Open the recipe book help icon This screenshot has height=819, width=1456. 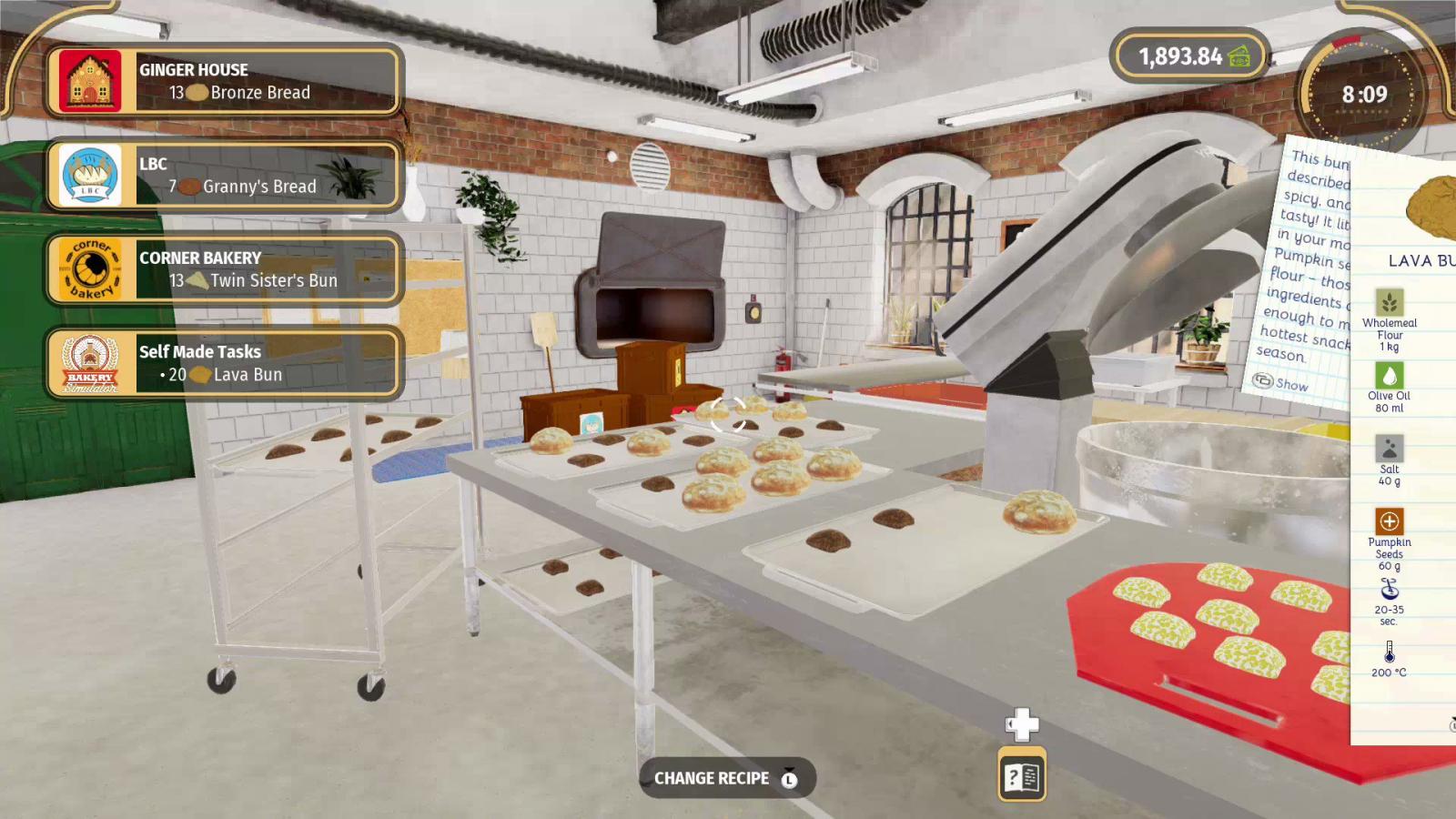click(x=1021, y=776)
